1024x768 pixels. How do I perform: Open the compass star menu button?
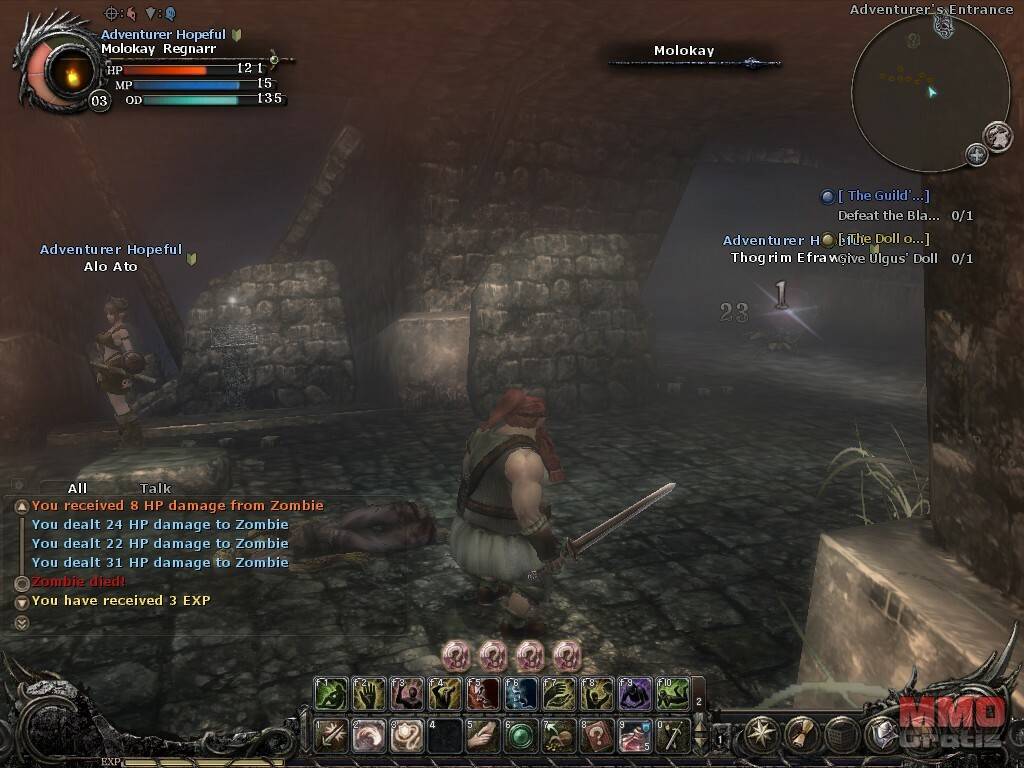[762, 735]
